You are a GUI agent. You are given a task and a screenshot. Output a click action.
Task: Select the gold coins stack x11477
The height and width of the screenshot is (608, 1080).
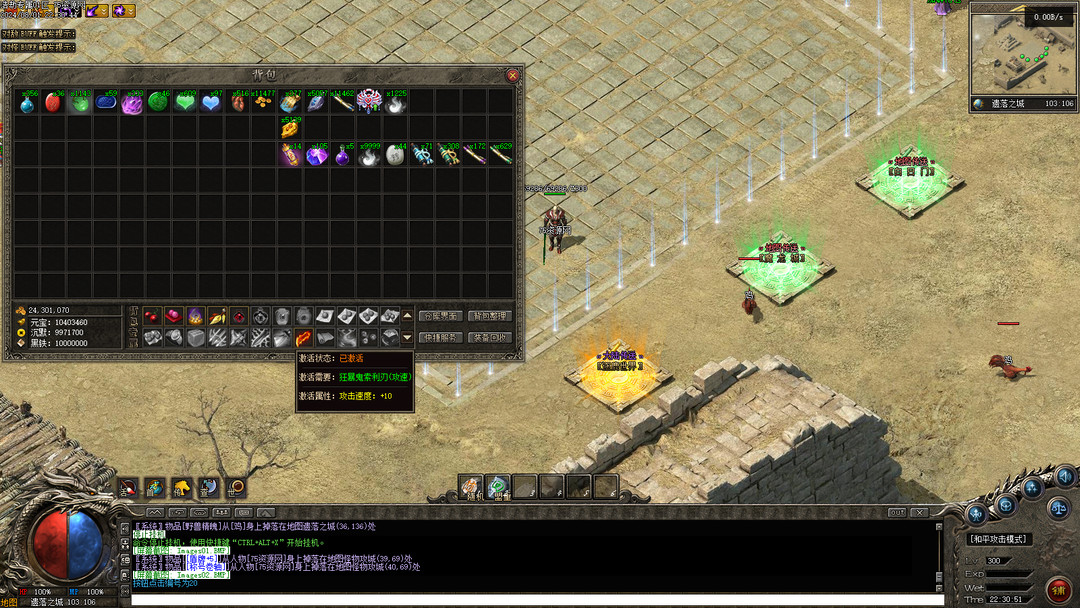[263, 102]
